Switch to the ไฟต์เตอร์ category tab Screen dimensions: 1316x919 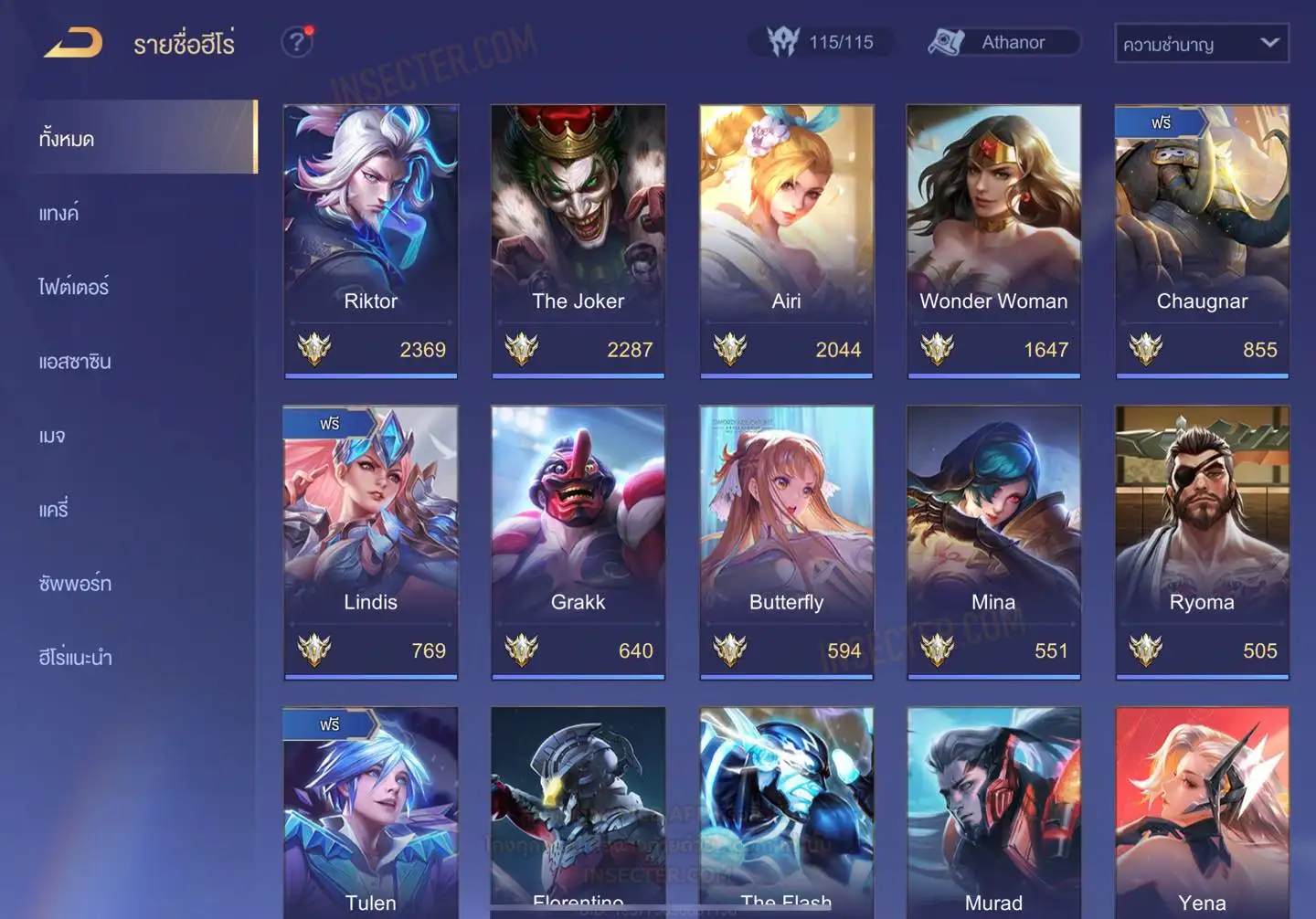click(x=74, y=288)
